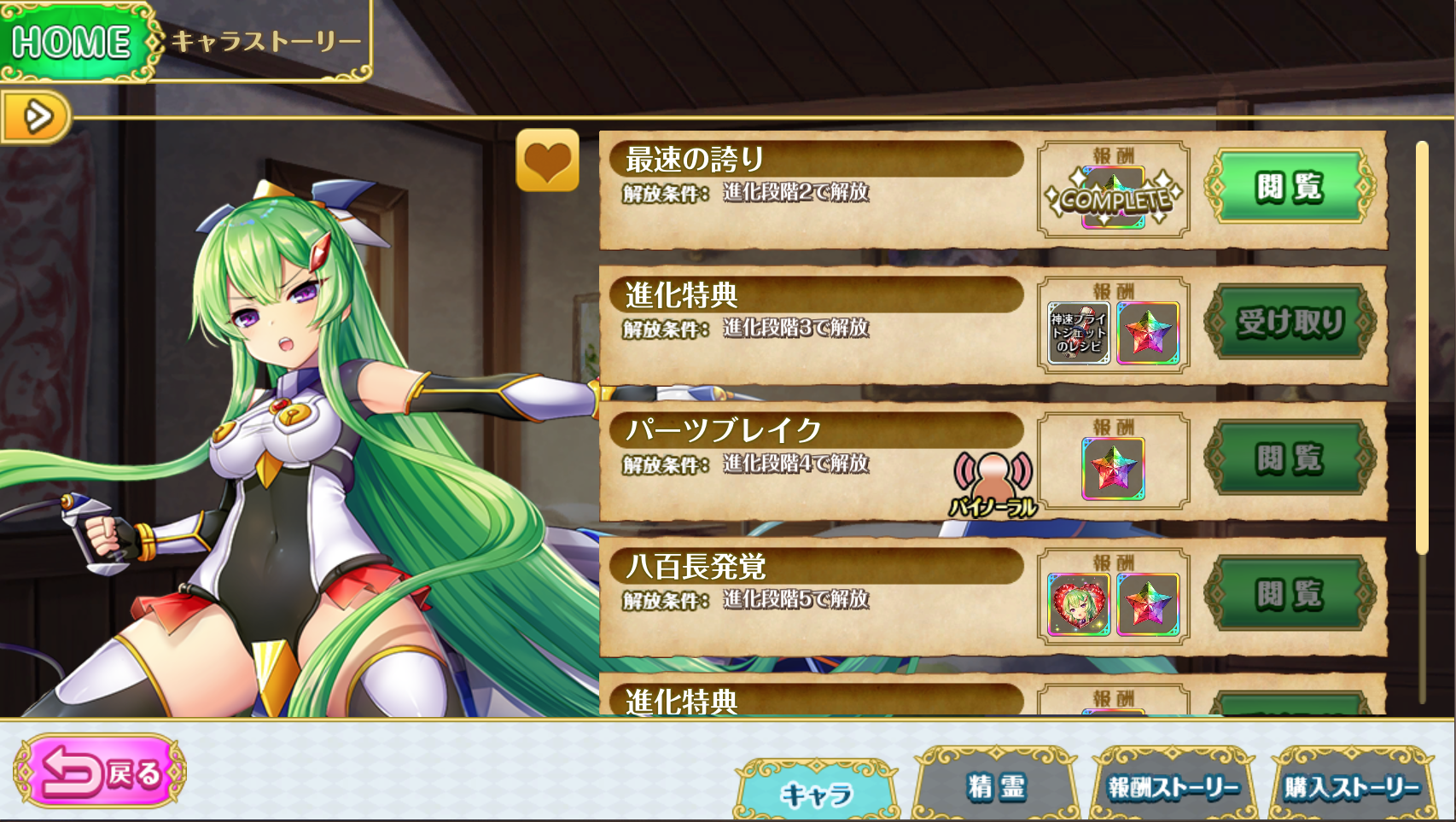This screenshot has height=822, width=1456.
Task: Claim the 進化段階3 evolution bonus reward
Action: [1289, 323]
